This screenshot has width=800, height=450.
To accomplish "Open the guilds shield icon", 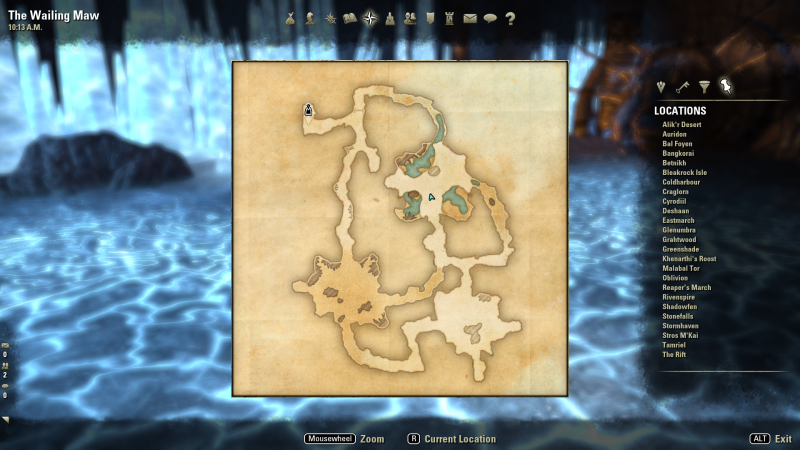I will click(x=430, y=17).
